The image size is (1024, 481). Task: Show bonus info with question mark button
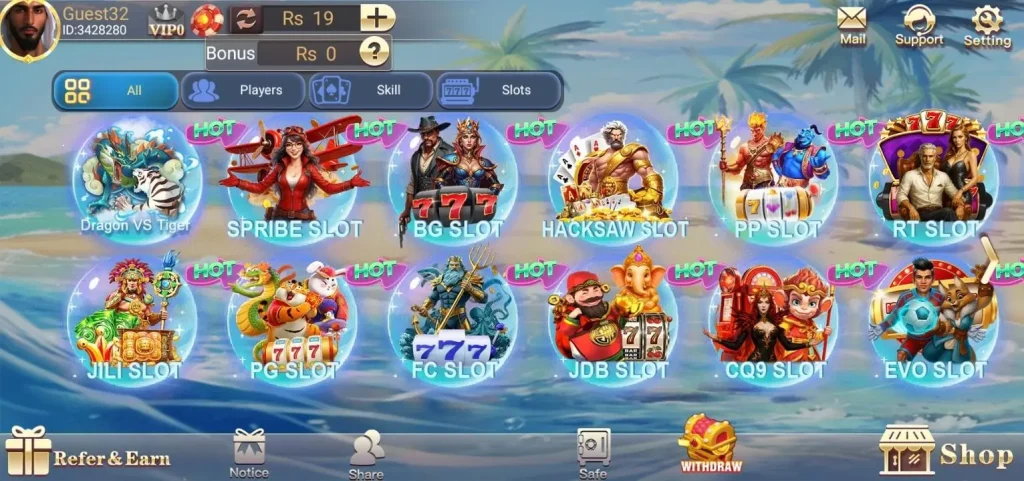pos(374,52)
